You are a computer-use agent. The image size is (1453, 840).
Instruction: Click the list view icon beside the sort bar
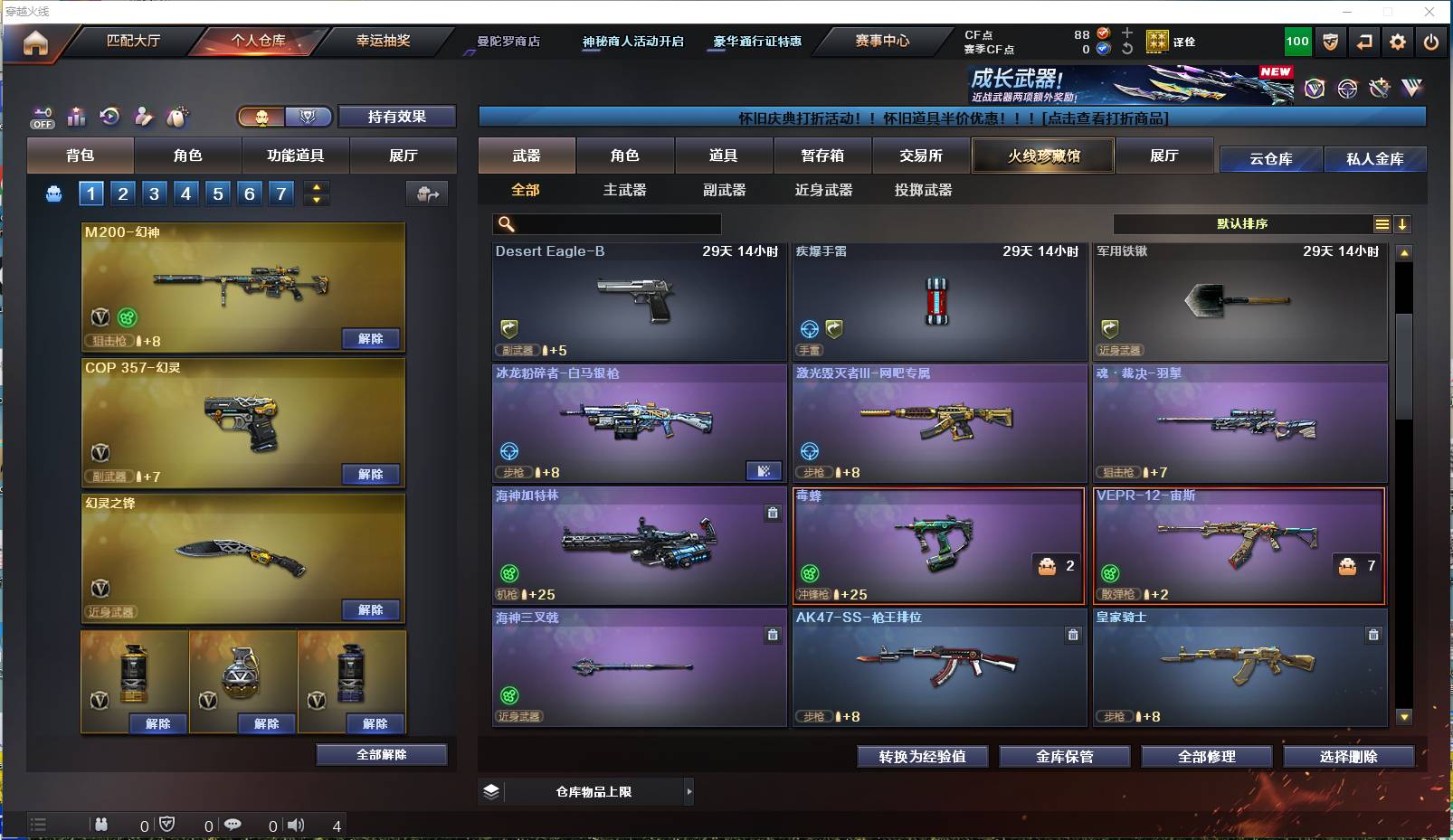(1383, 223)
